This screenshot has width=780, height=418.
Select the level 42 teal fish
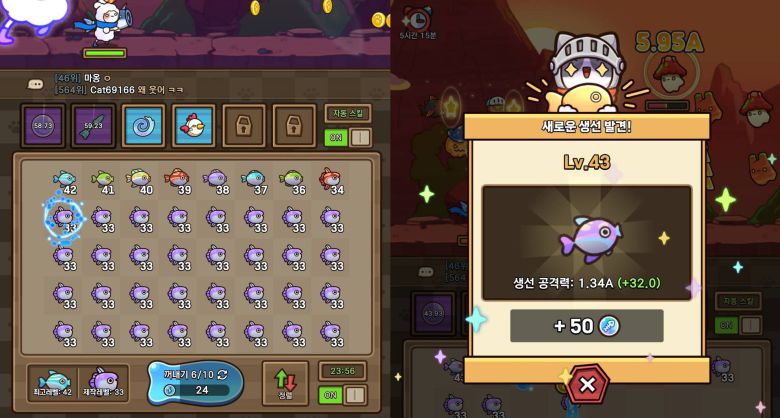click(65, 181)
